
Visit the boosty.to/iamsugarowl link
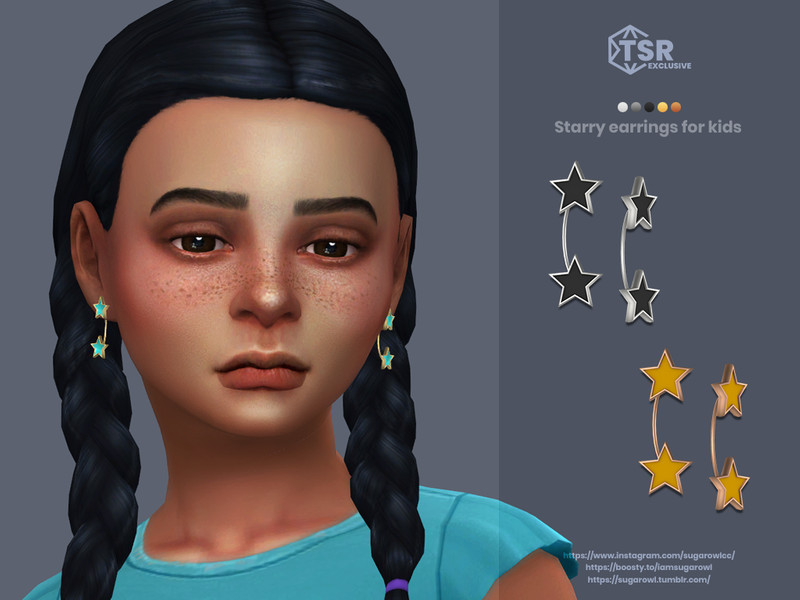650,566
